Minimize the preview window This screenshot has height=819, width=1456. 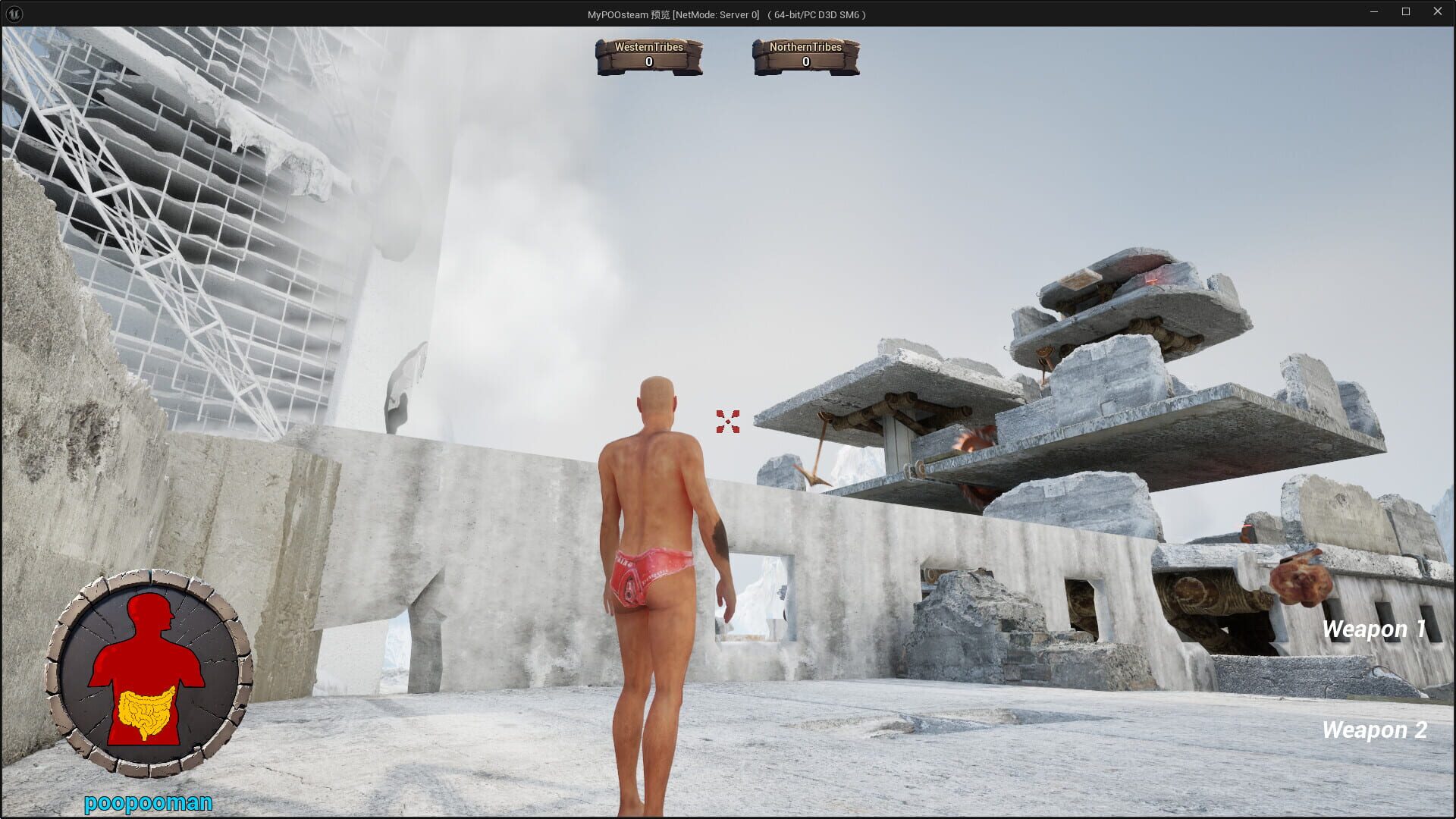[1374, 11]
